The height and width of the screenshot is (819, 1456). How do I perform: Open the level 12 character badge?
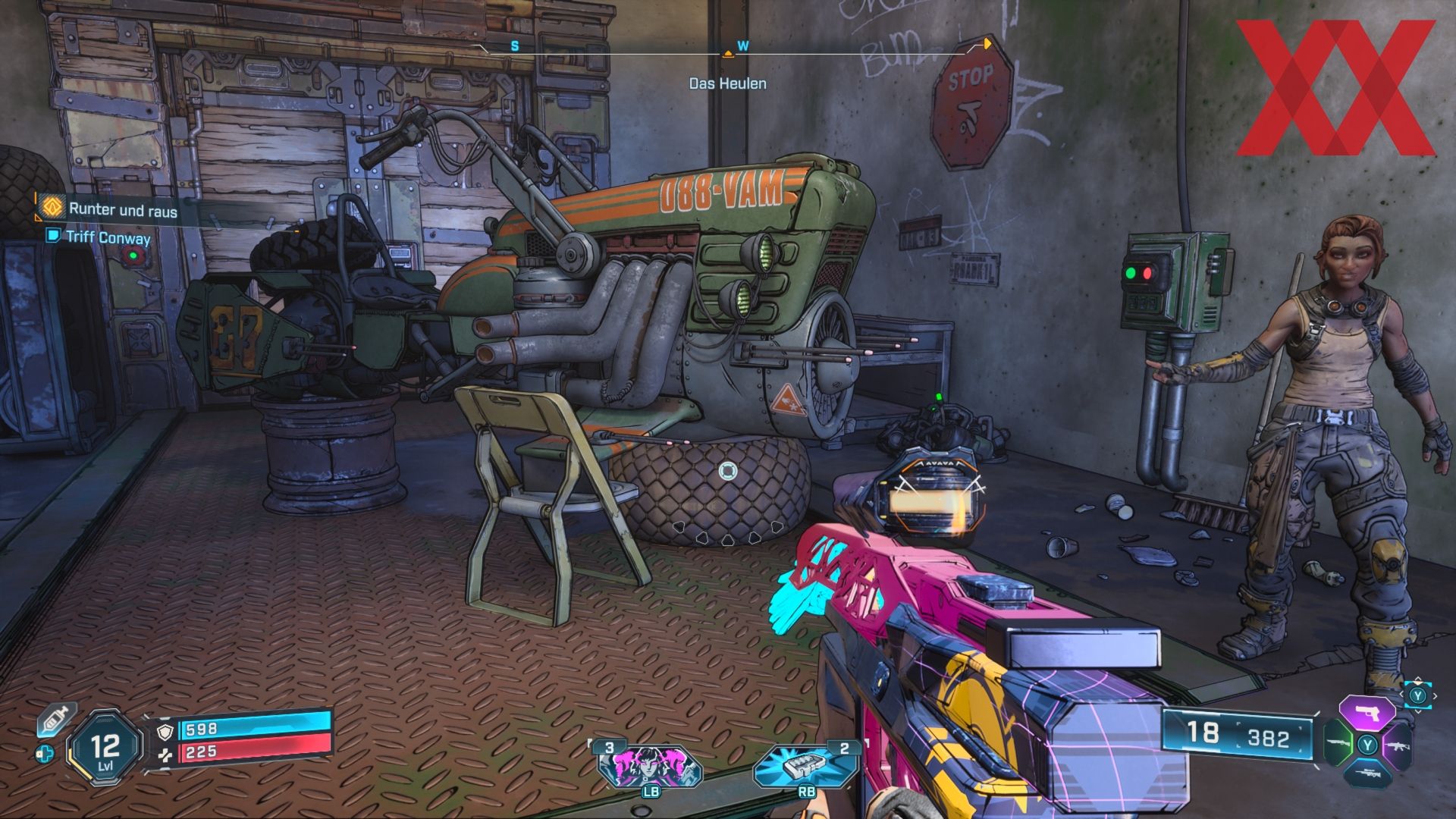click(x=105, y=748)
